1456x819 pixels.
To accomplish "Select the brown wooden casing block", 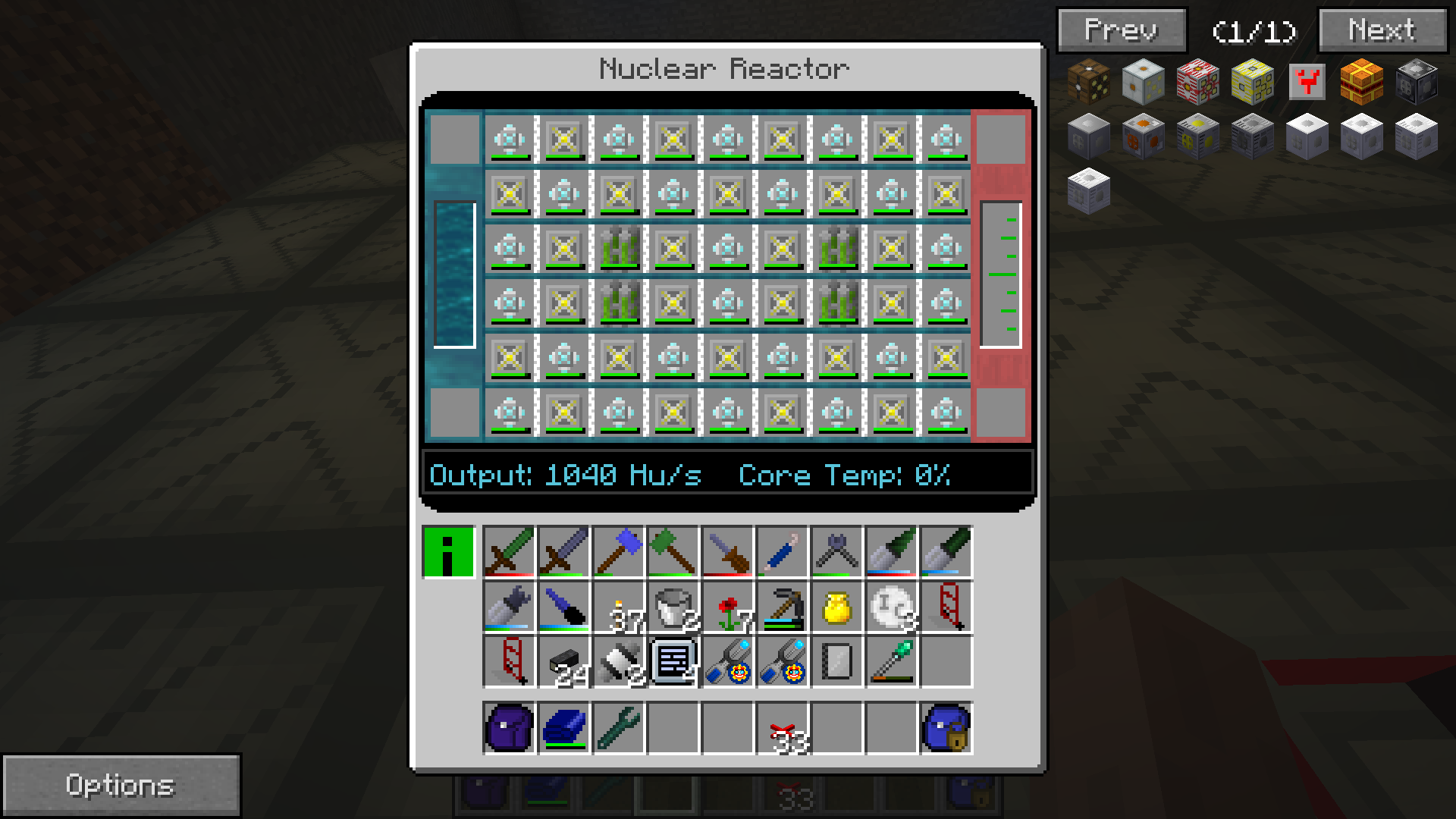I will [1088, 82].
